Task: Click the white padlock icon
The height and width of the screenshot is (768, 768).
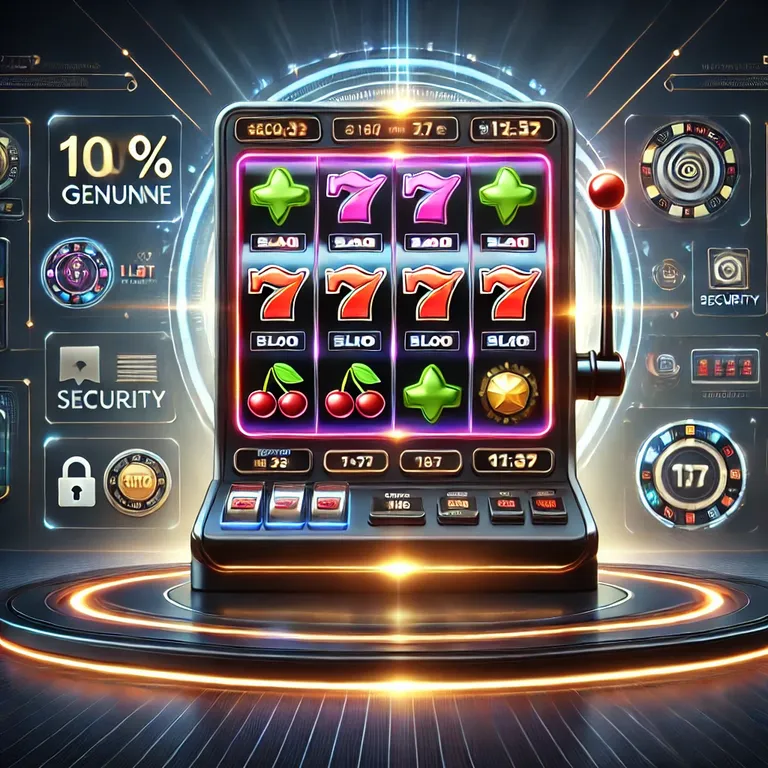Action: click(x=76, y=484)
